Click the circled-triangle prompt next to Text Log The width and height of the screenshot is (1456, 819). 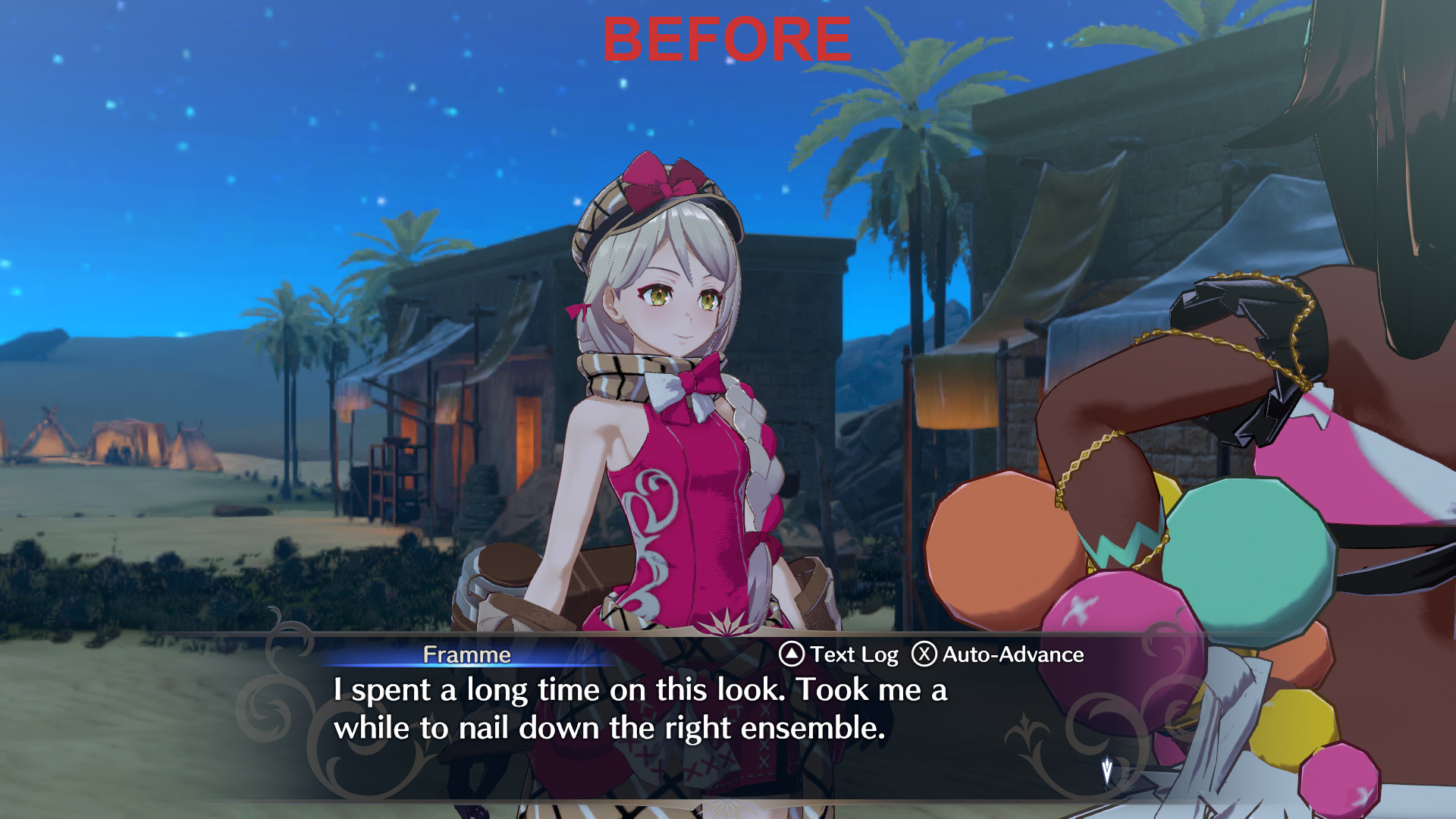[x=791, y=654]
